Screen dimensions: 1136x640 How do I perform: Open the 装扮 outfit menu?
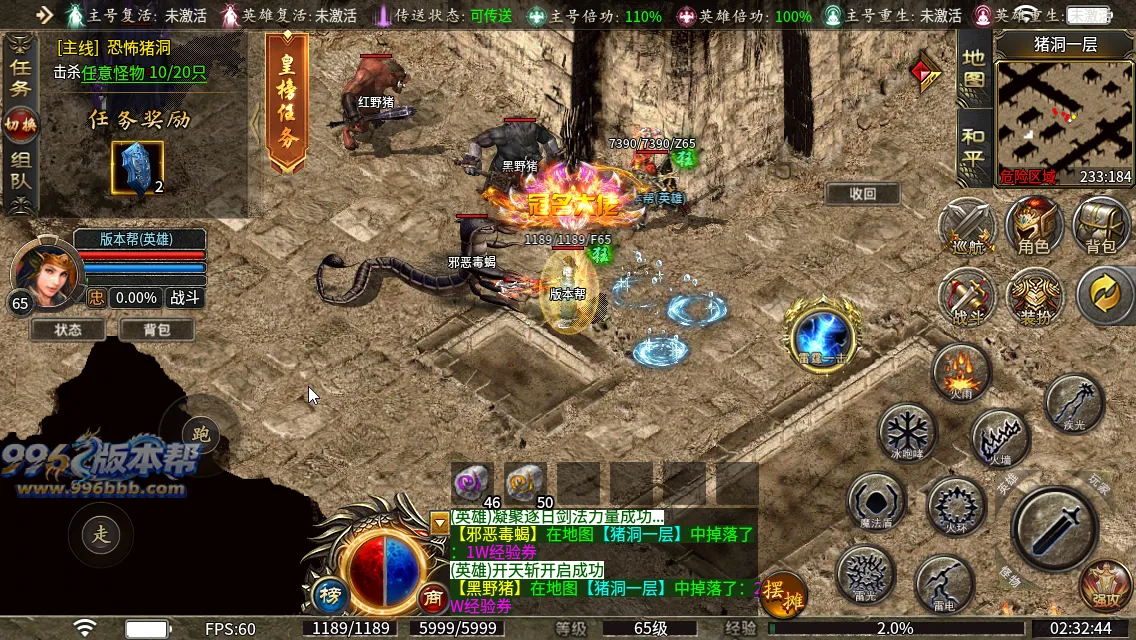1033,296
